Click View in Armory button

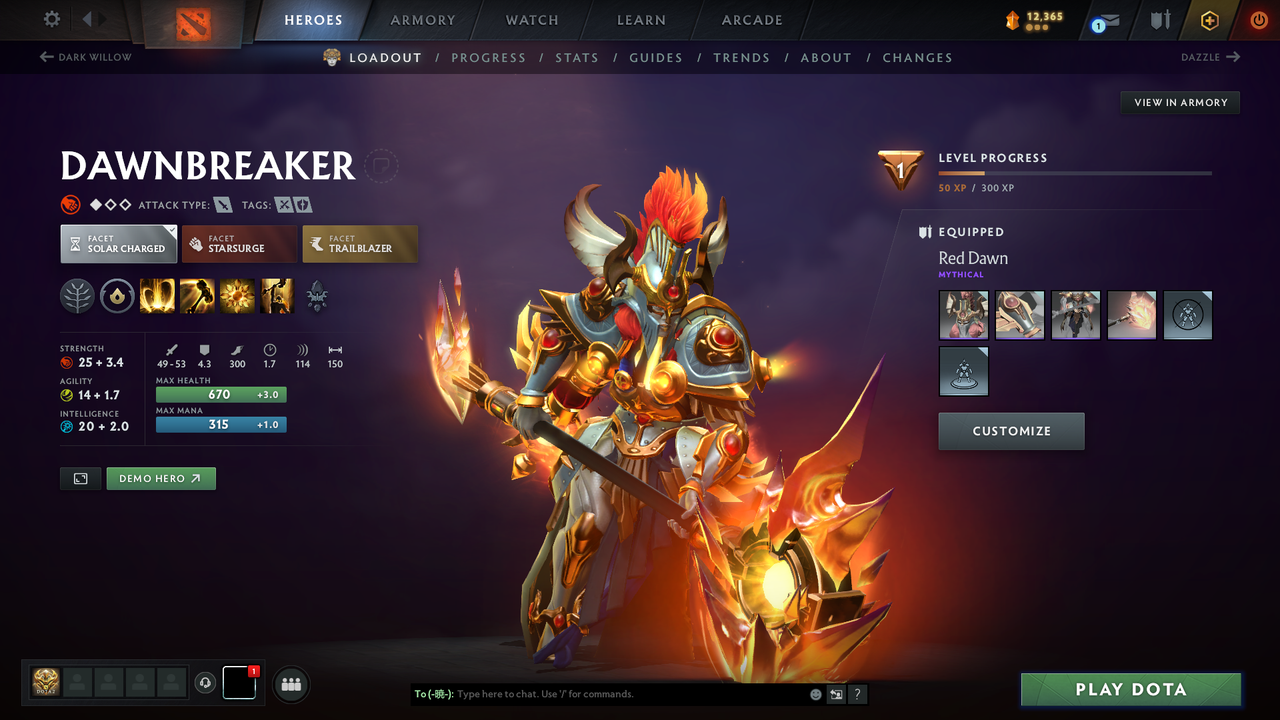1180,102
